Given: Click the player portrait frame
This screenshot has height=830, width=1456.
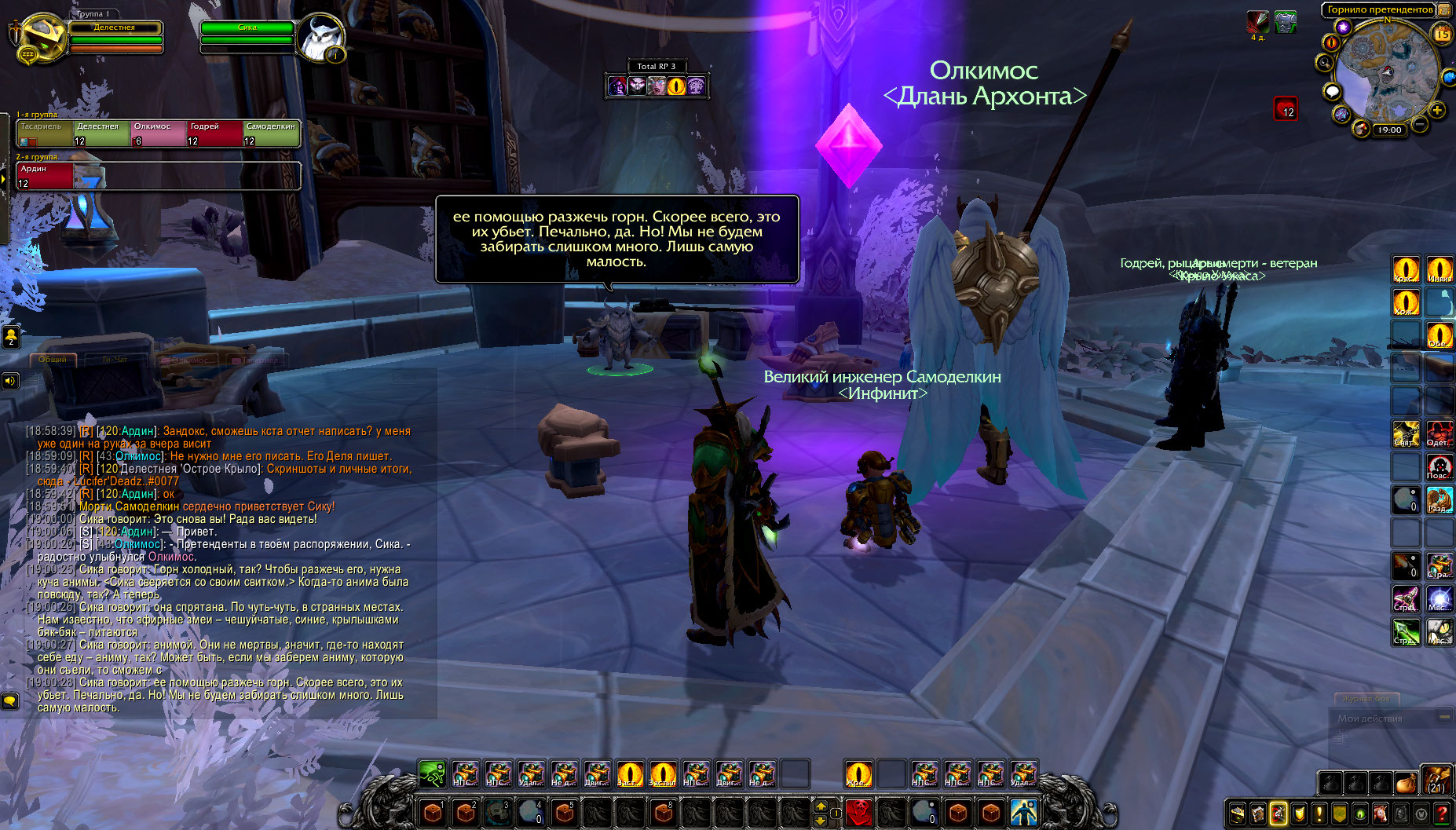Looking at the screenshot, I should [x=39, y=39].
